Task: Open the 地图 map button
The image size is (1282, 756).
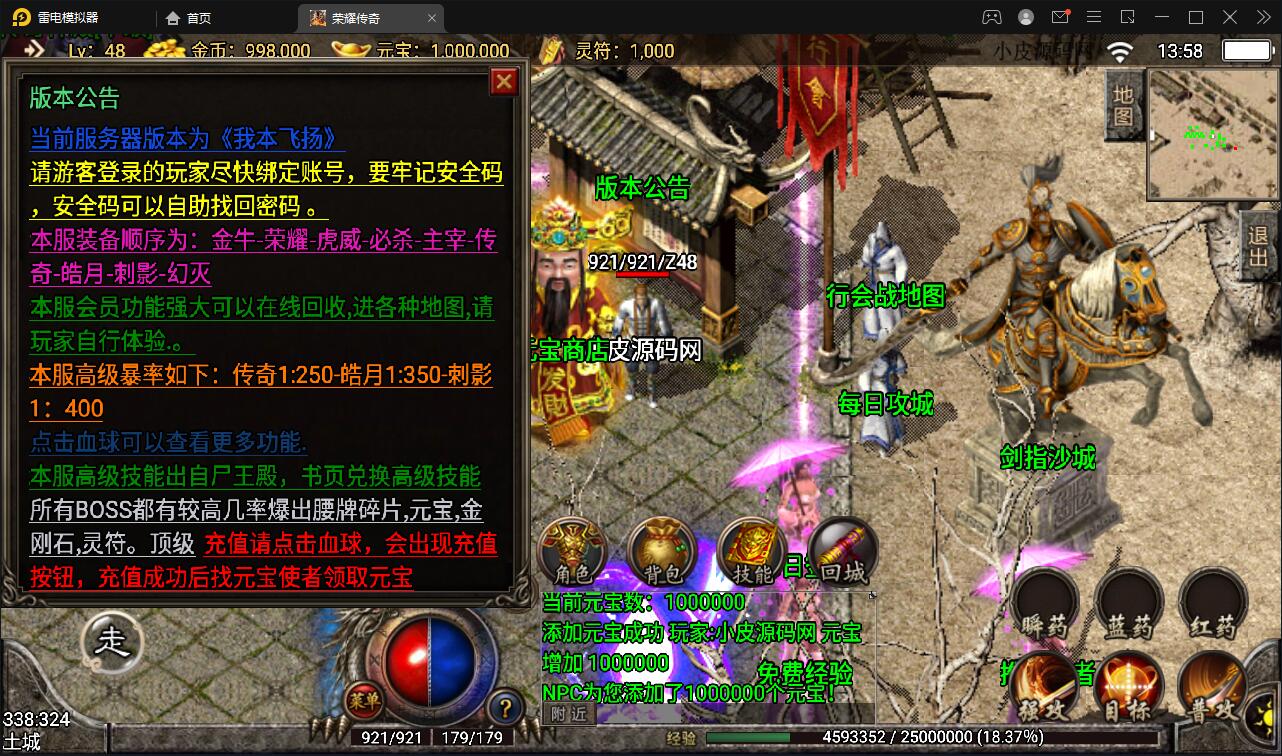Action: [1123, 106]
